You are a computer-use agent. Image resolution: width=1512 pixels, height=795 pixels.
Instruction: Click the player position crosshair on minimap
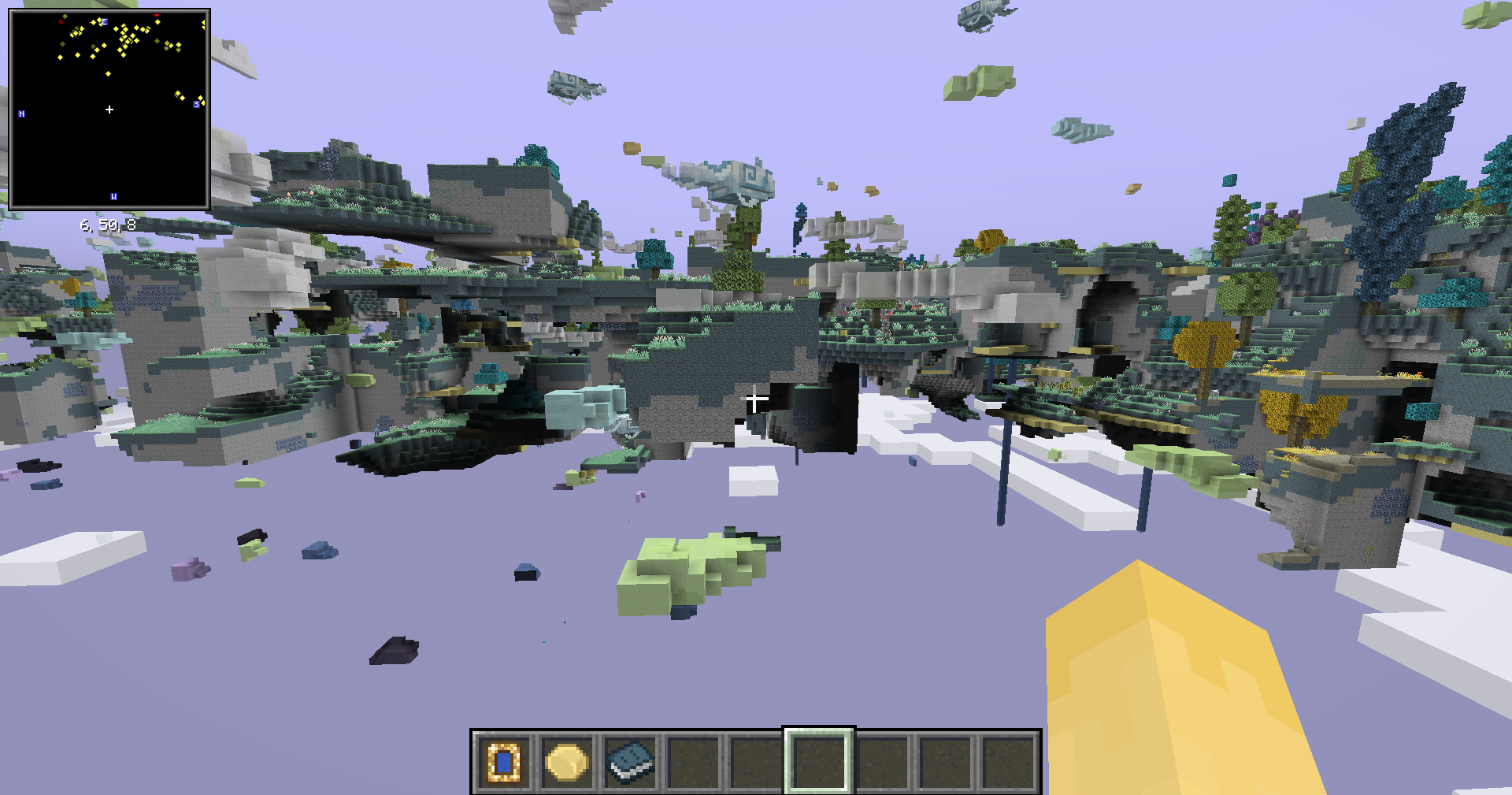coord(109,110)
